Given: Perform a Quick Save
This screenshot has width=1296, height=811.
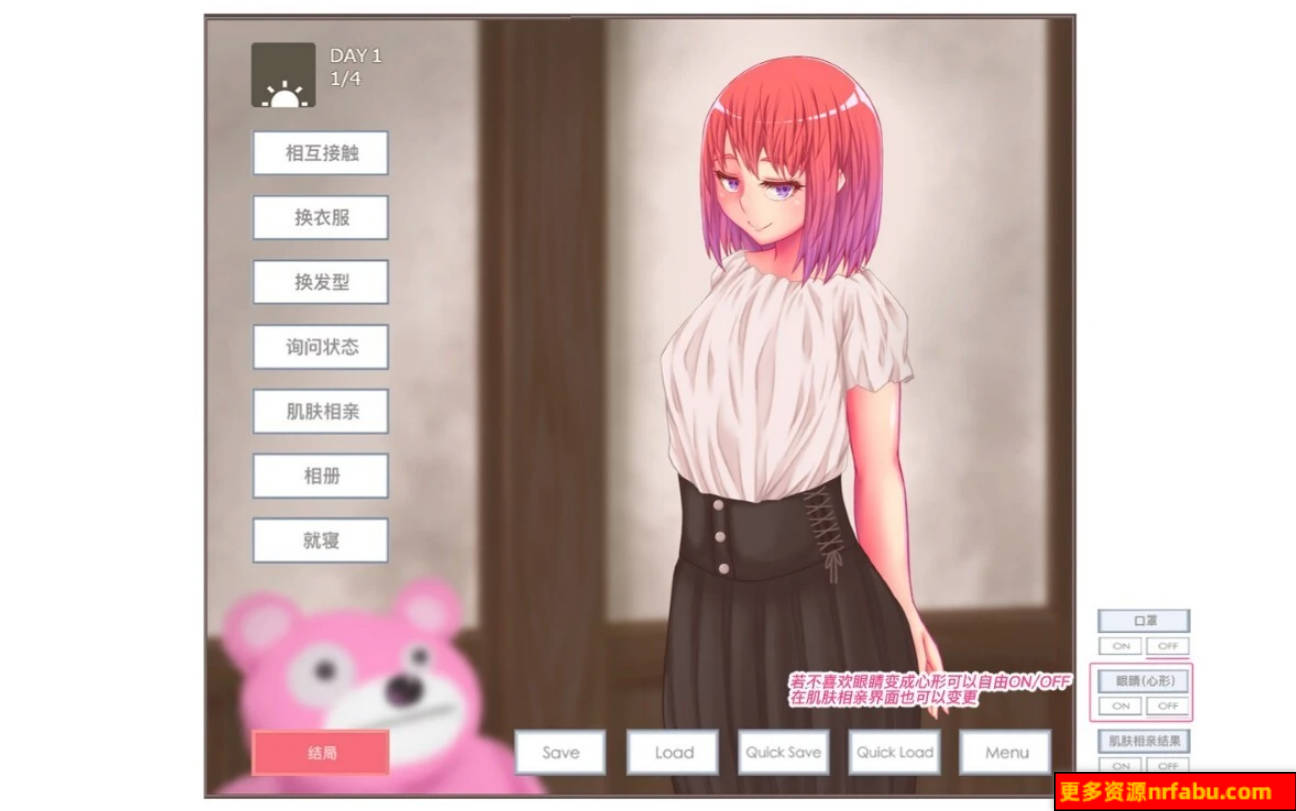Looking at the screenshot, I should pyautogui.click(x=784, y=752).
